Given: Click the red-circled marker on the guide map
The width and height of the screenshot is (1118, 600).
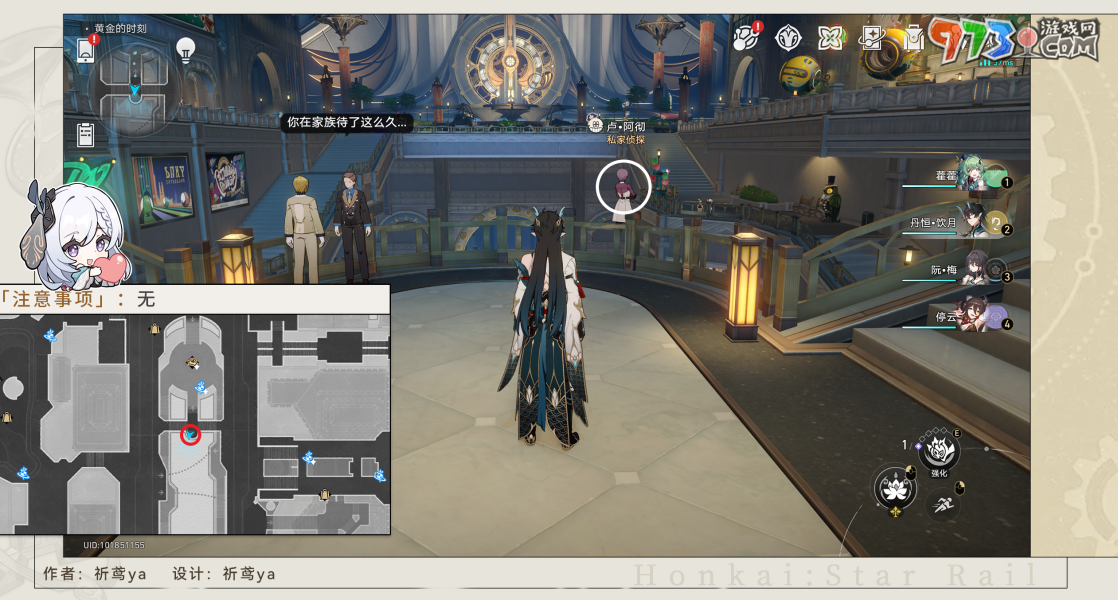Looking at the screenshot, I should coord(190,434).
